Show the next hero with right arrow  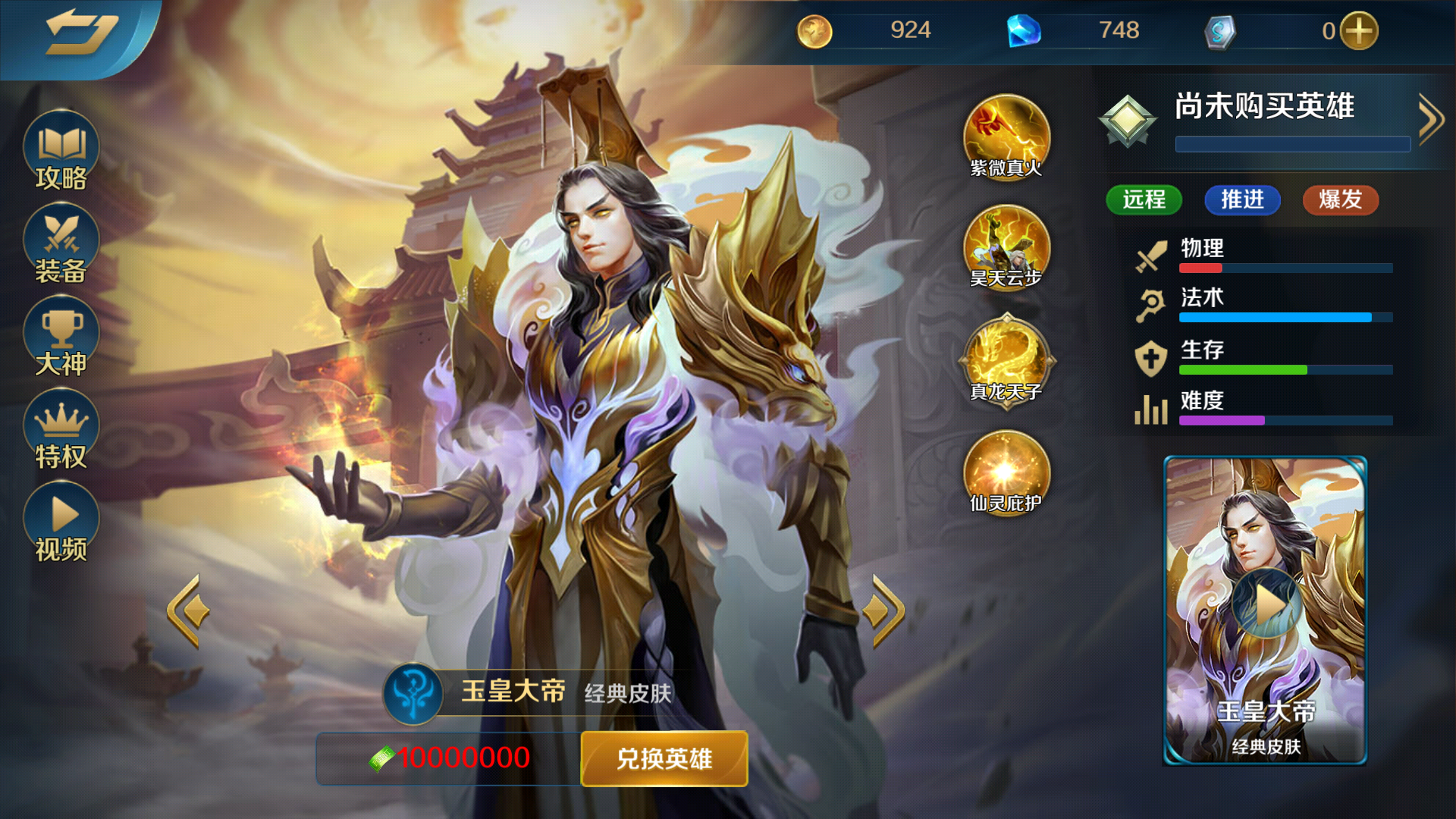(886, 611)
